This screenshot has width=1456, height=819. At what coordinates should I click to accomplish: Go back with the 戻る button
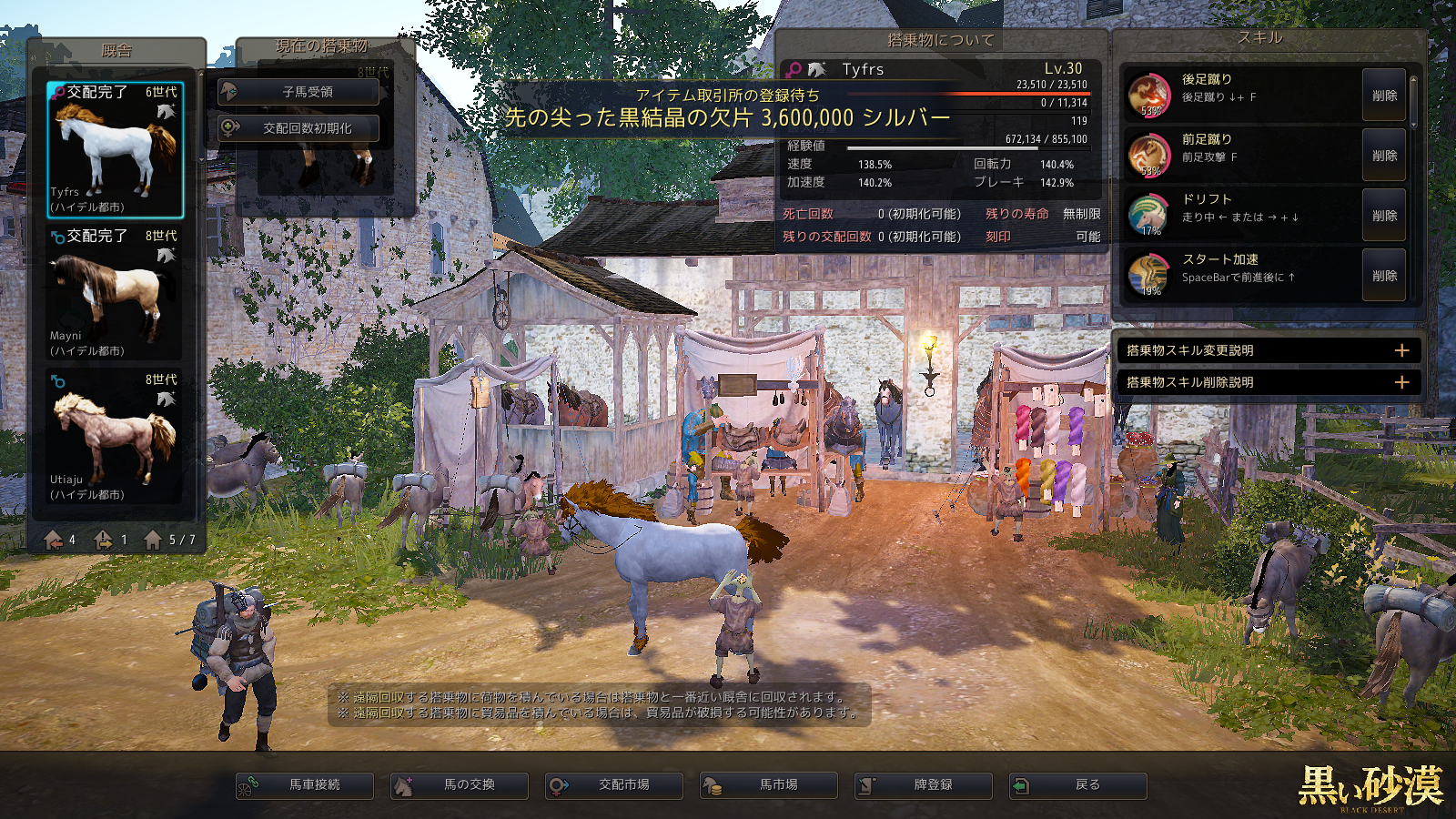pos(1078,785)
